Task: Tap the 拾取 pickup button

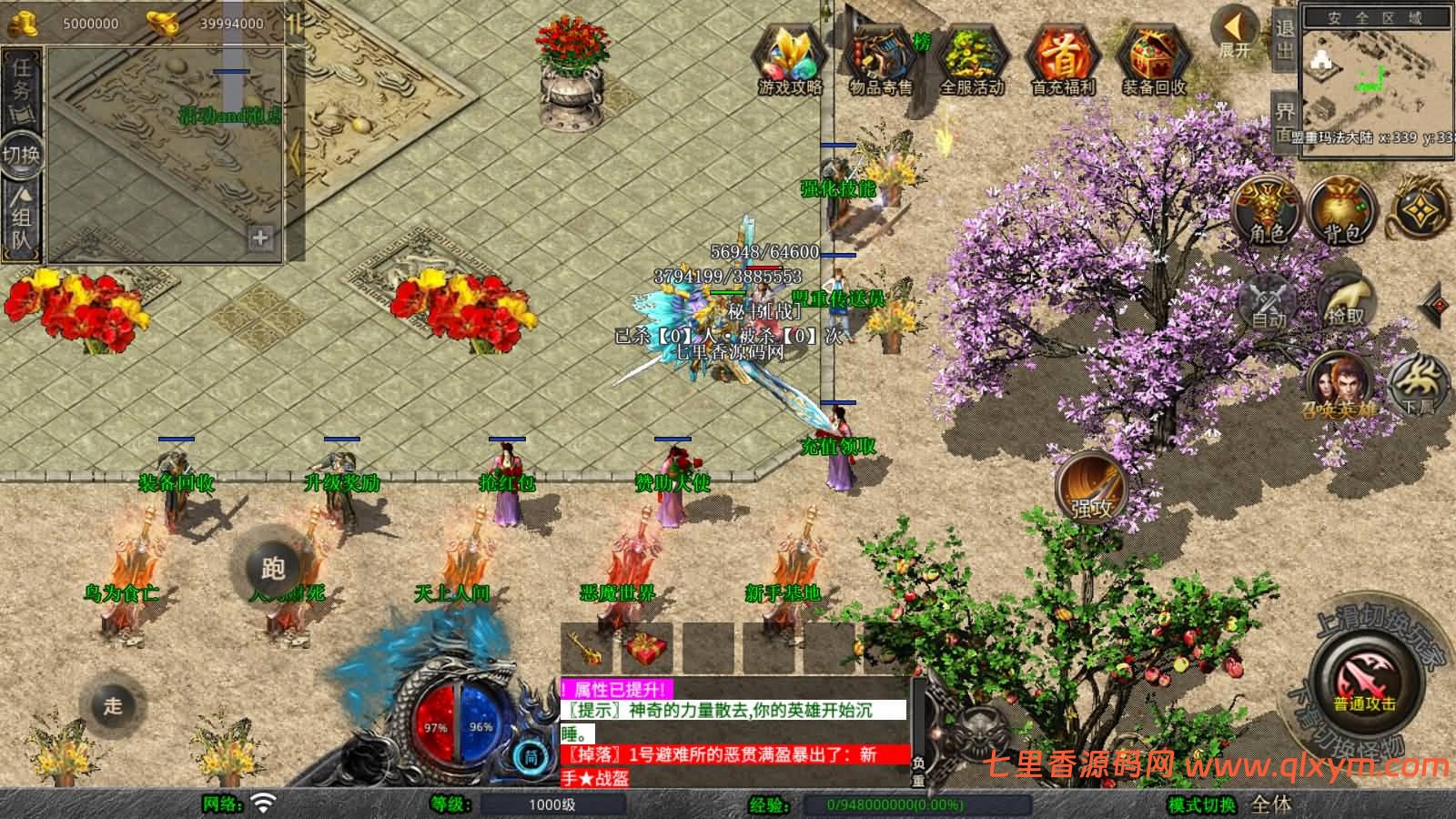Action: pyautogui.click(x=1346, y=300)
